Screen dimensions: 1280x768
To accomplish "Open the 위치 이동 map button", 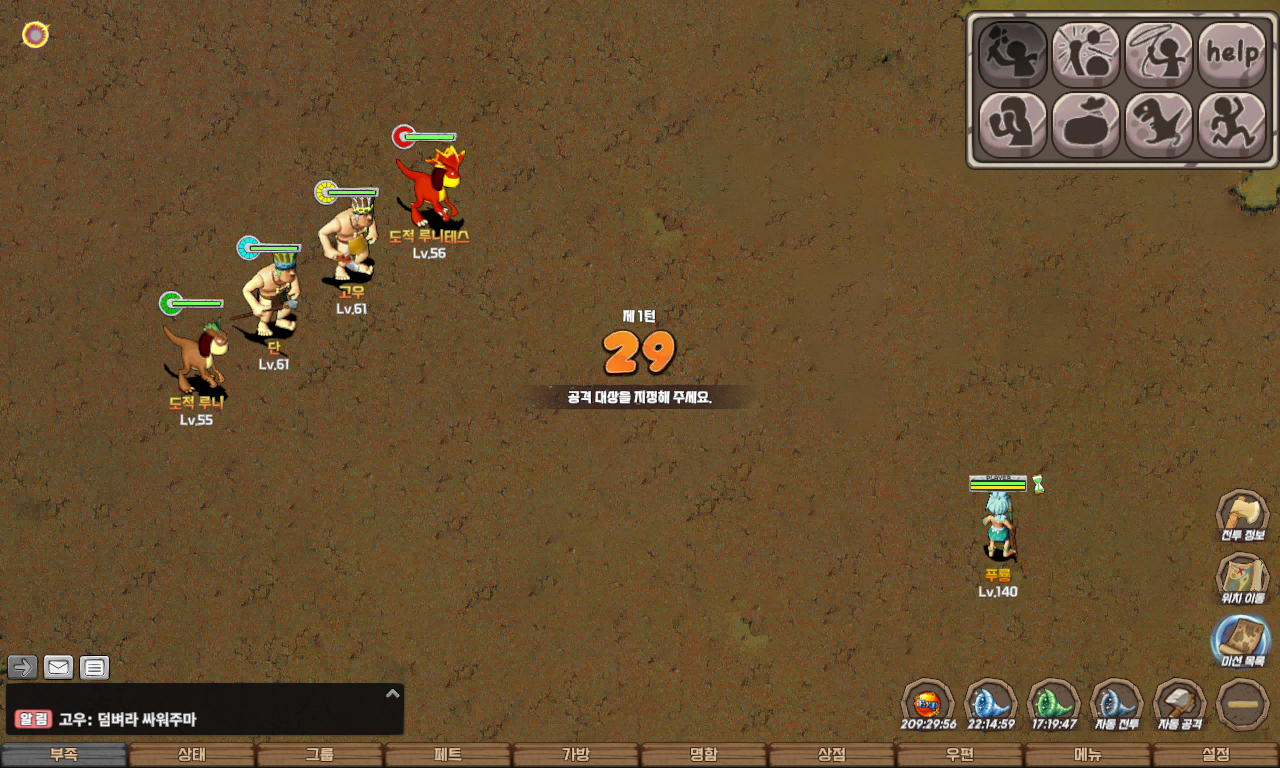I will tap(1242, 579).
